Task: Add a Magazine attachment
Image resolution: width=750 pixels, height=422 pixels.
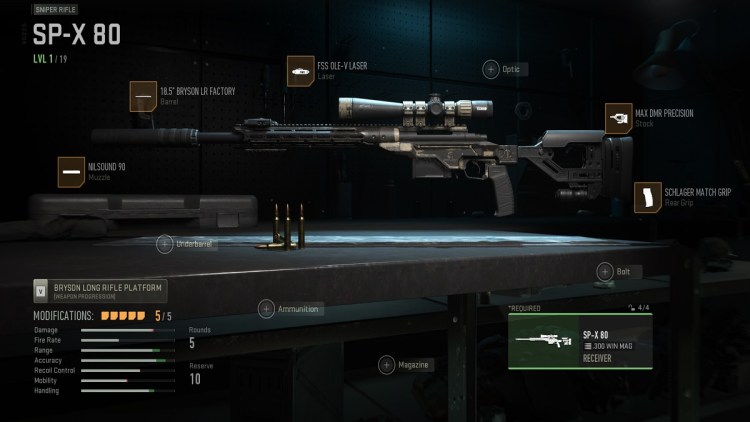Action: click(386, 365)
